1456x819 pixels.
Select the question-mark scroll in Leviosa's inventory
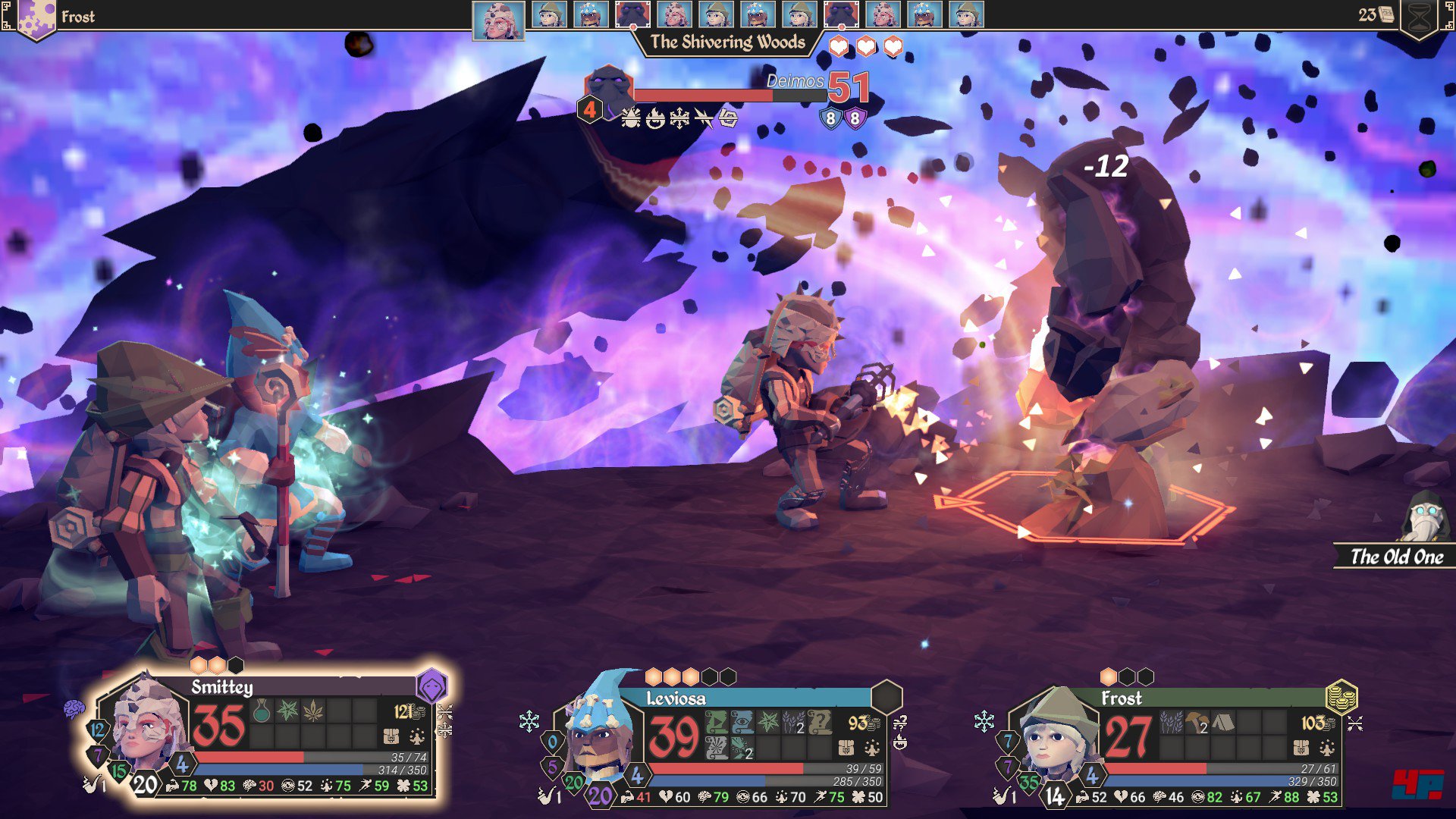(820, 722)
